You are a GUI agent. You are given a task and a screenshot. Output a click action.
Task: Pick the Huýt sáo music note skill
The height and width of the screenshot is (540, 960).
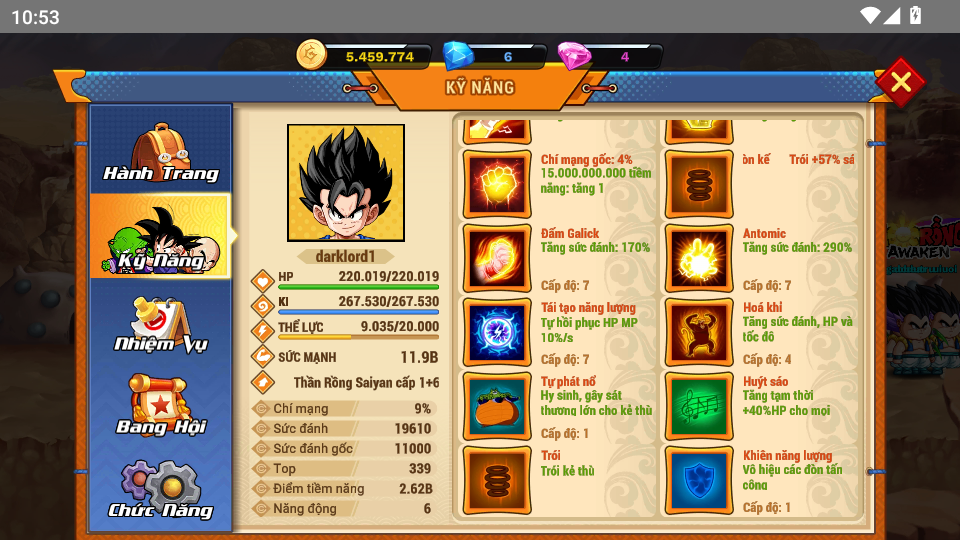pyautogui.click(x=698, y=406)
